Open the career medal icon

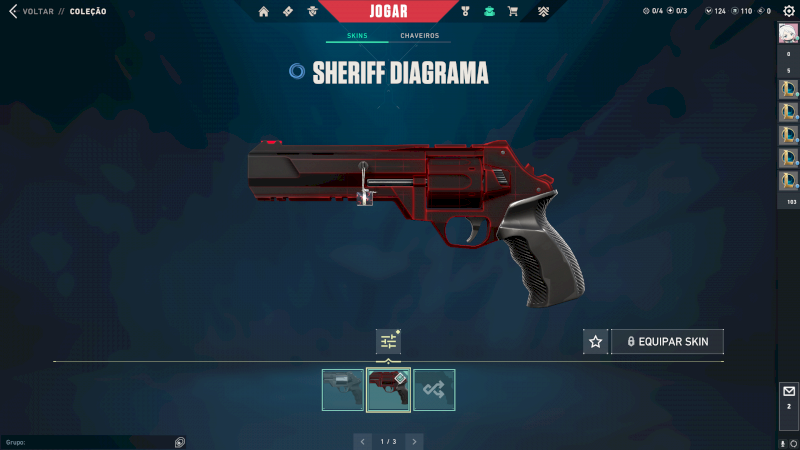click(465, 12)
